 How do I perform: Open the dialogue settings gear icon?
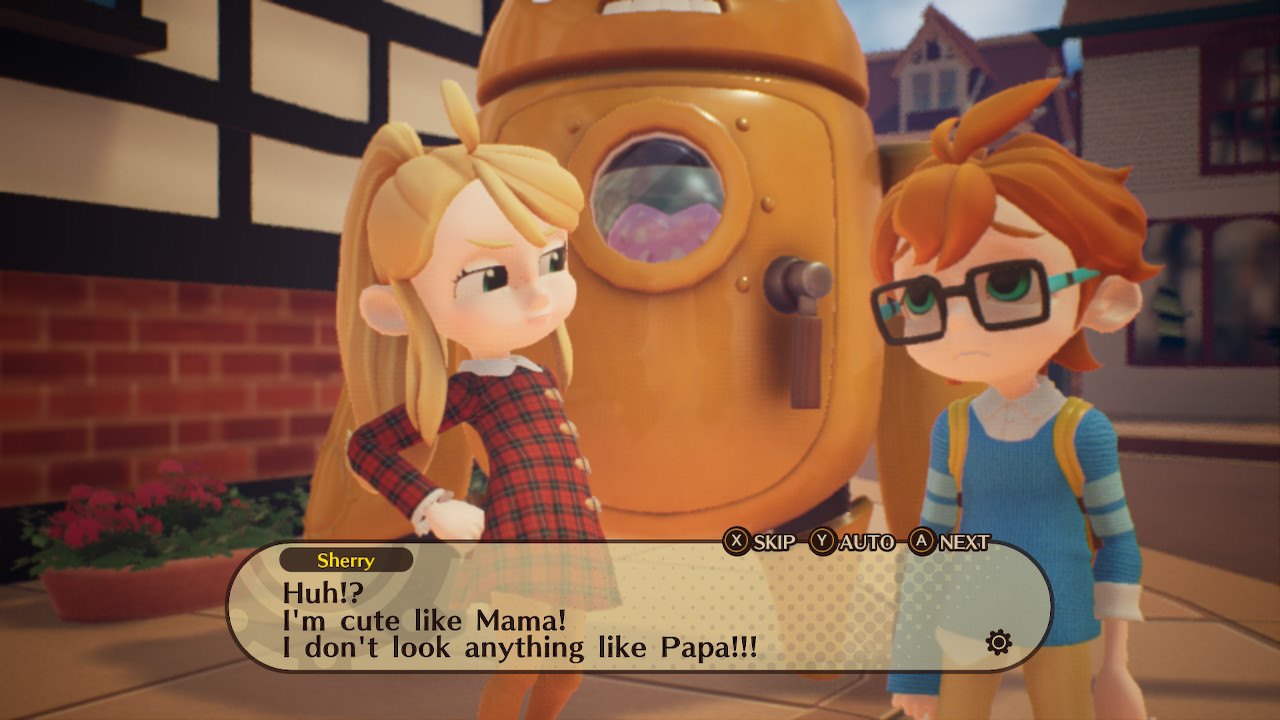(997, 641)
